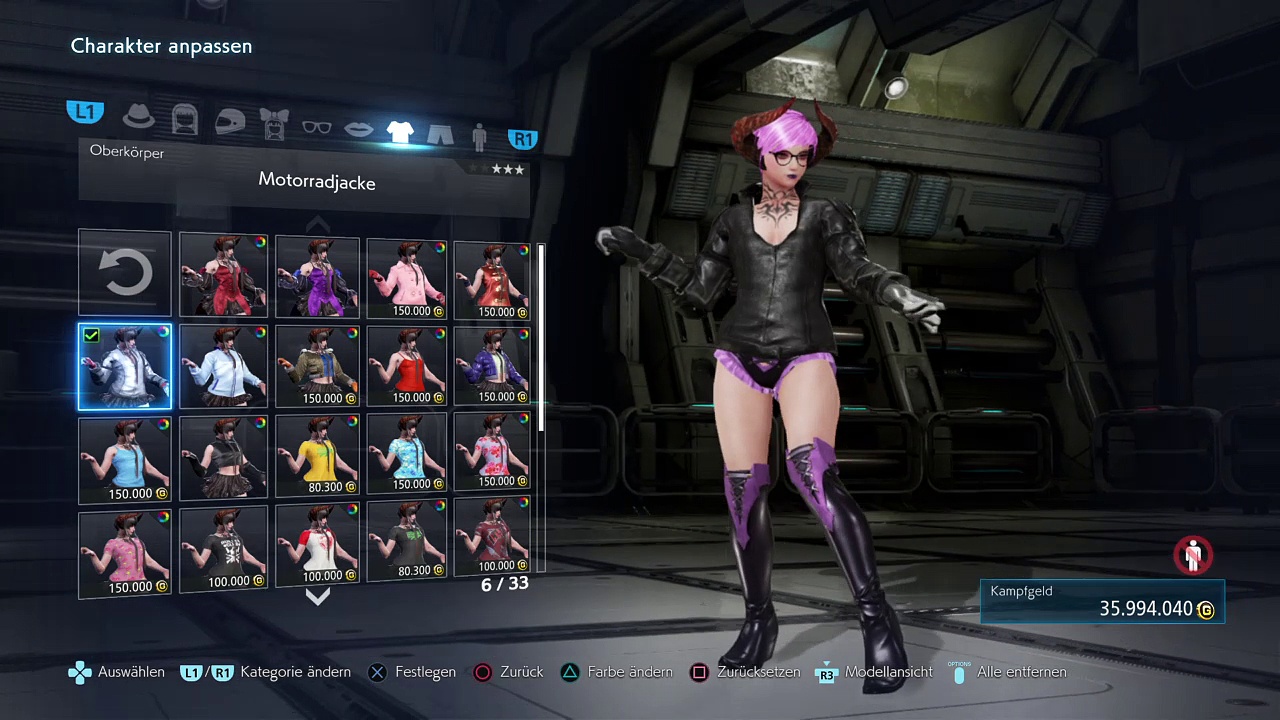Choose the white and red raglan shirt
Image resolution: width=1280 pixels, height=720 pixels.
tap(317, 545)
